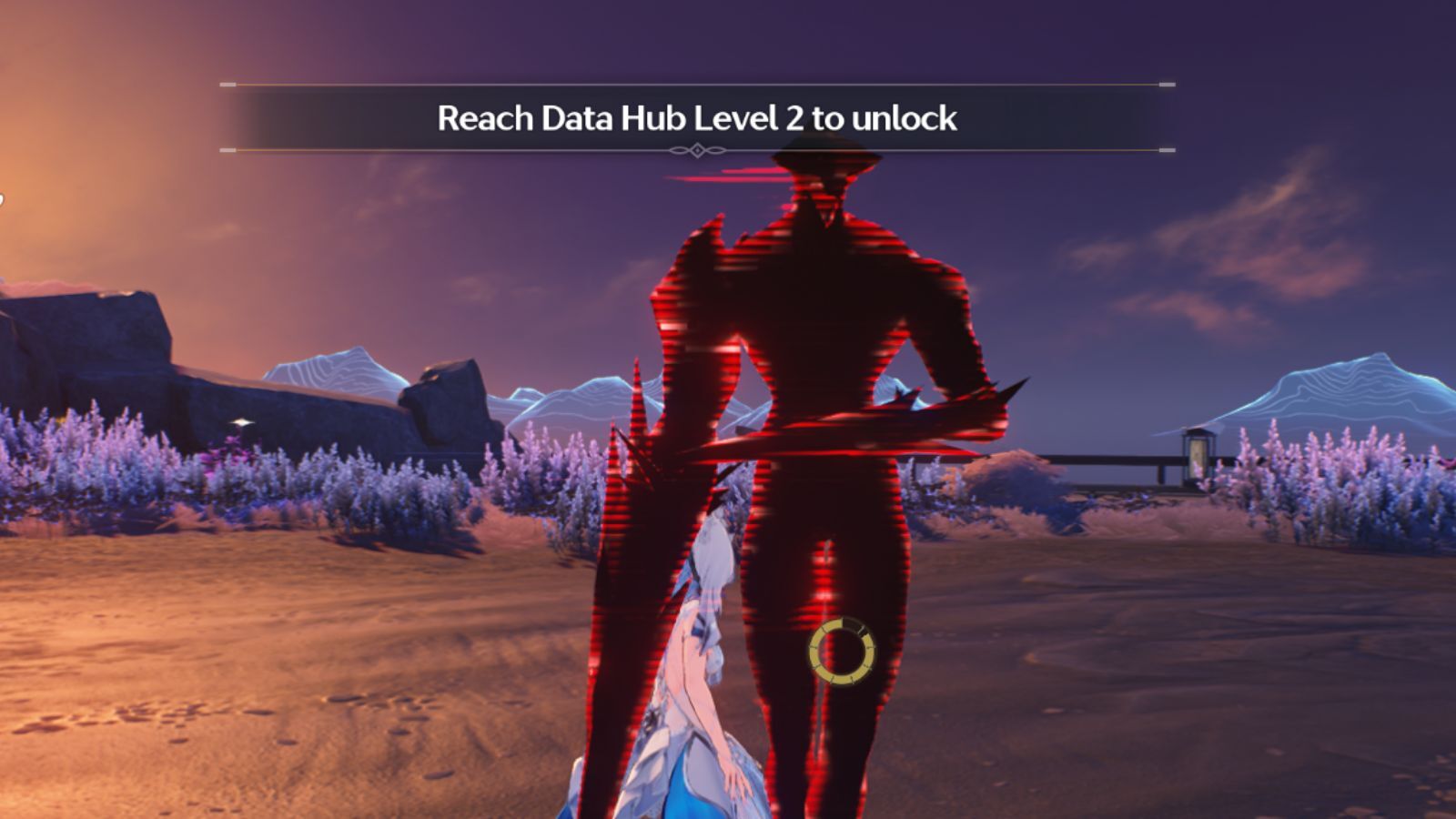Click the diamond ornament below the banner text
Viewport: 1456px width, 819px height.
(x=696, y=150)
